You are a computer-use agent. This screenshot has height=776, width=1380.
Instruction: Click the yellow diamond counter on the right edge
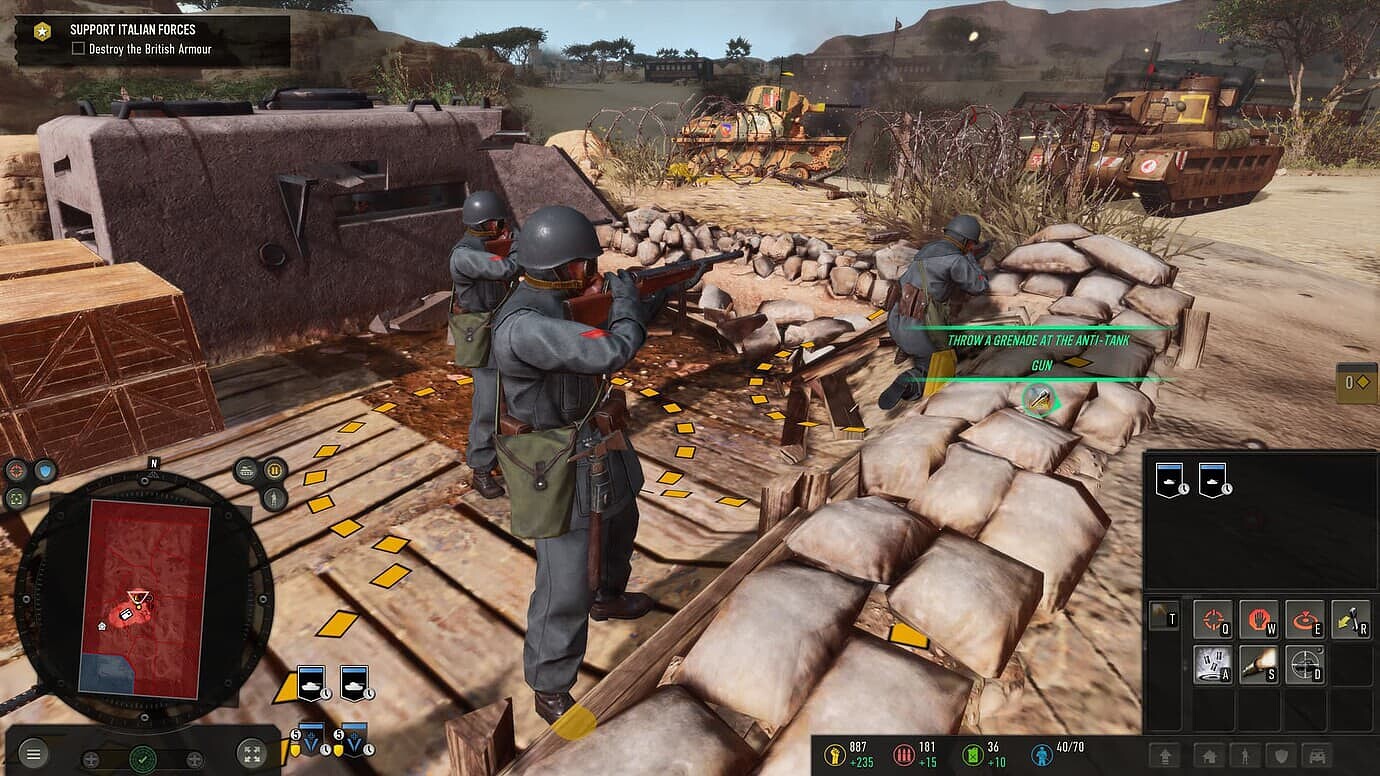1357,383
